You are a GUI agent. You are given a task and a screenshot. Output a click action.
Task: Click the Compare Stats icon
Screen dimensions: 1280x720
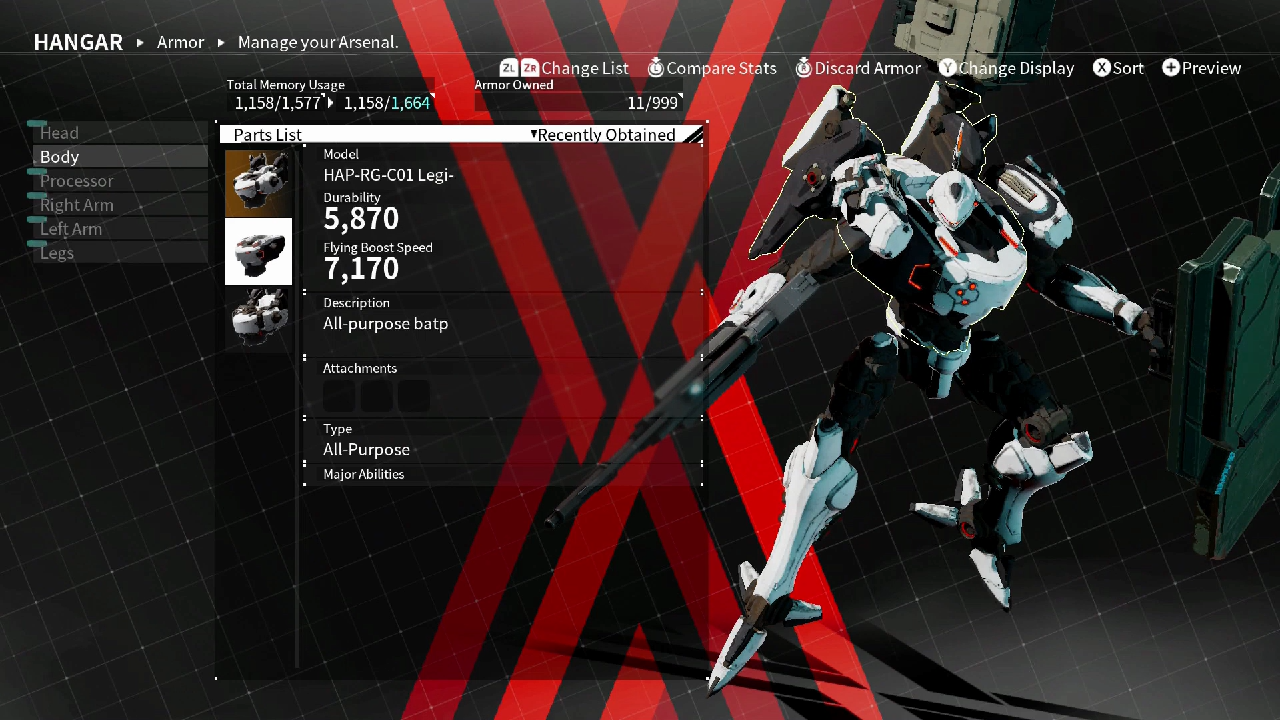tap(657, 68)
